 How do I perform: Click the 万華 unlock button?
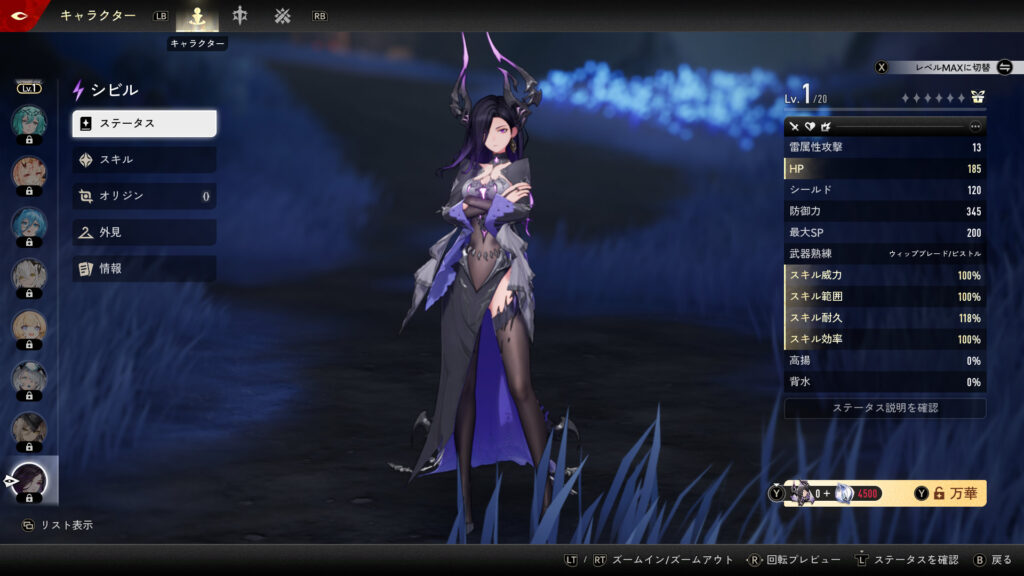tap(949, 493)
